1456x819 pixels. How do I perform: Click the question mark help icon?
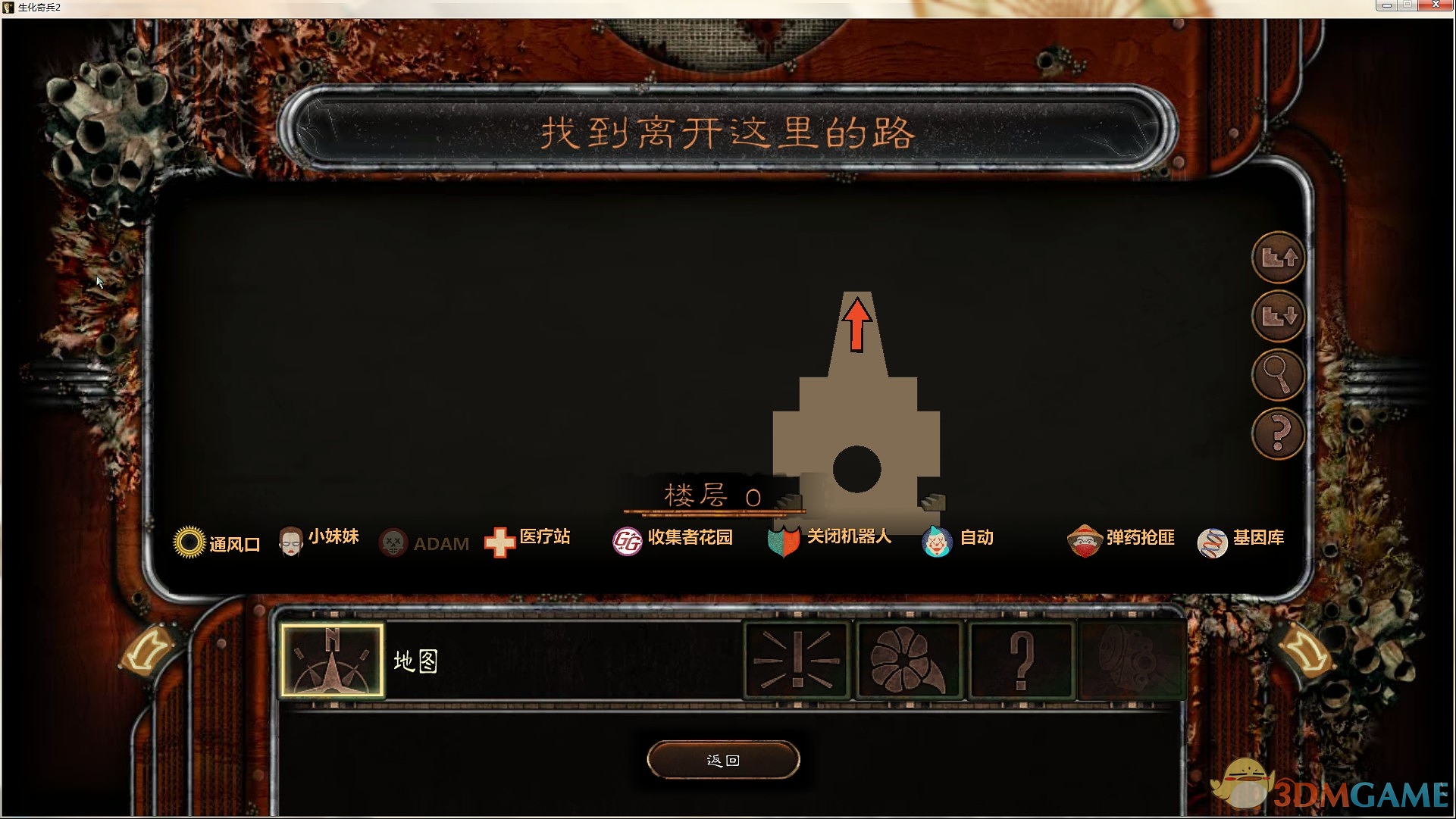pyautogui.click(x=1278, y=433)
